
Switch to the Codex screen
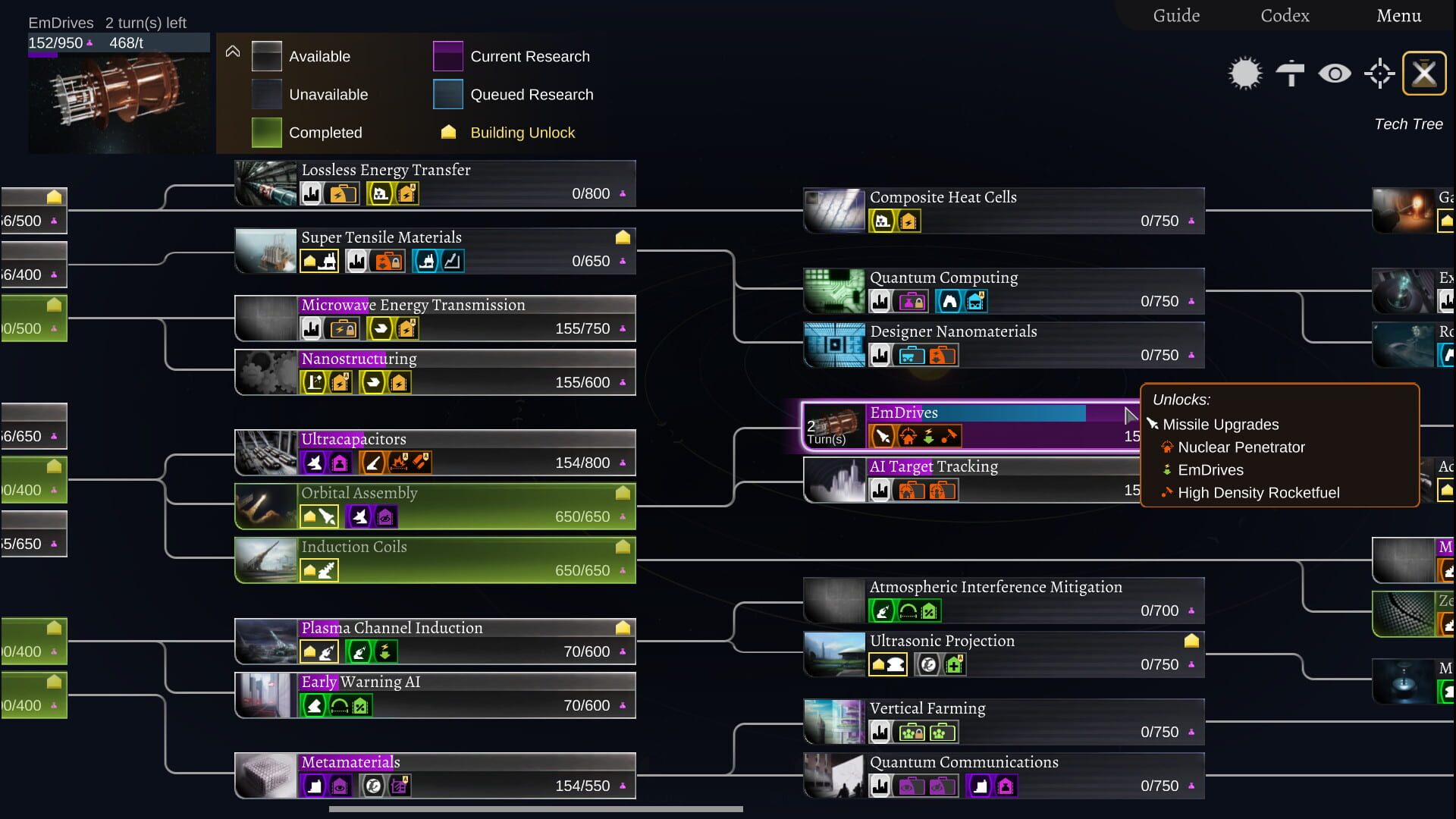[1285, 15]
